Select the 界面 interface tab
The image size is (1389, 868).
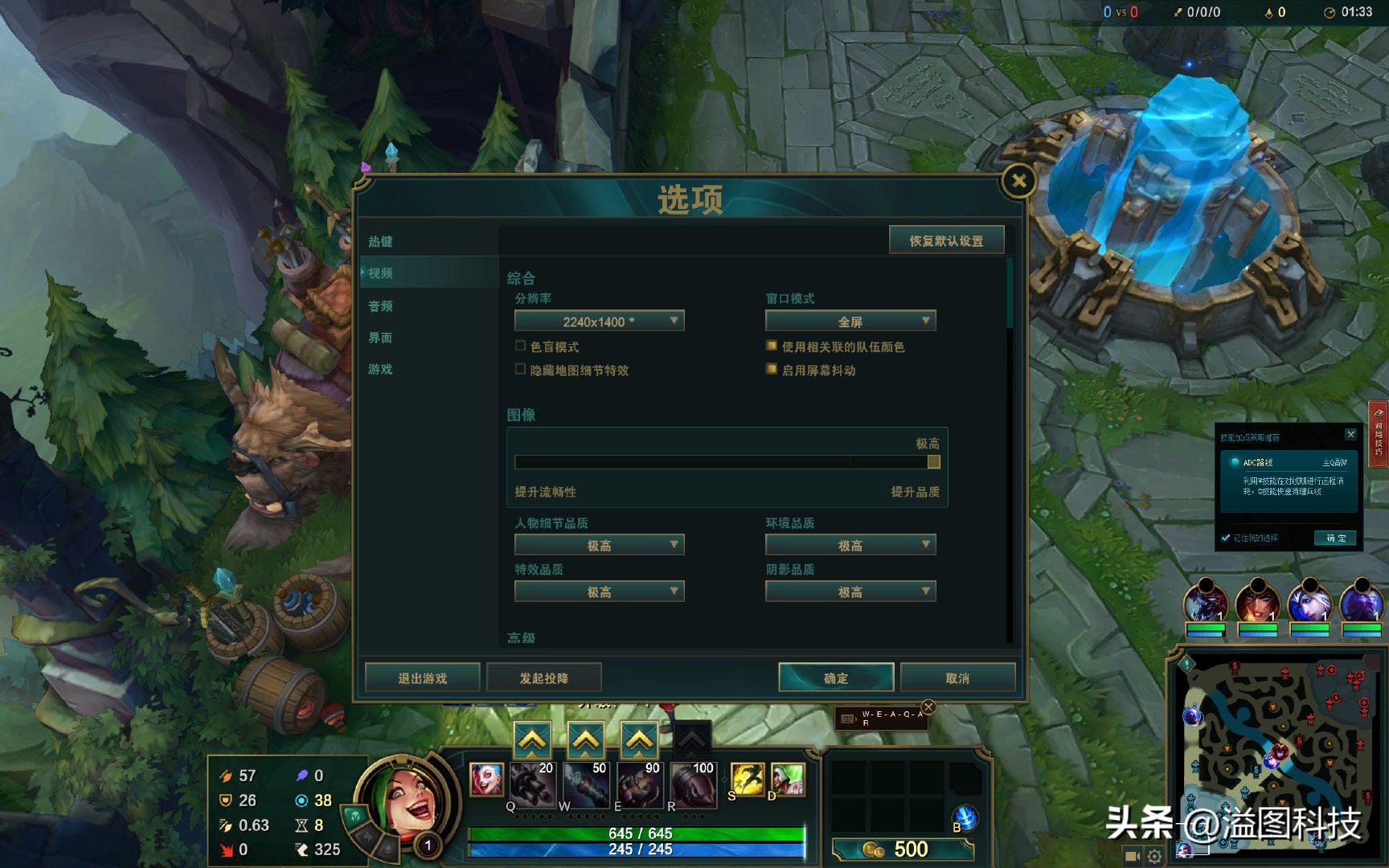(x=380, y=338)
